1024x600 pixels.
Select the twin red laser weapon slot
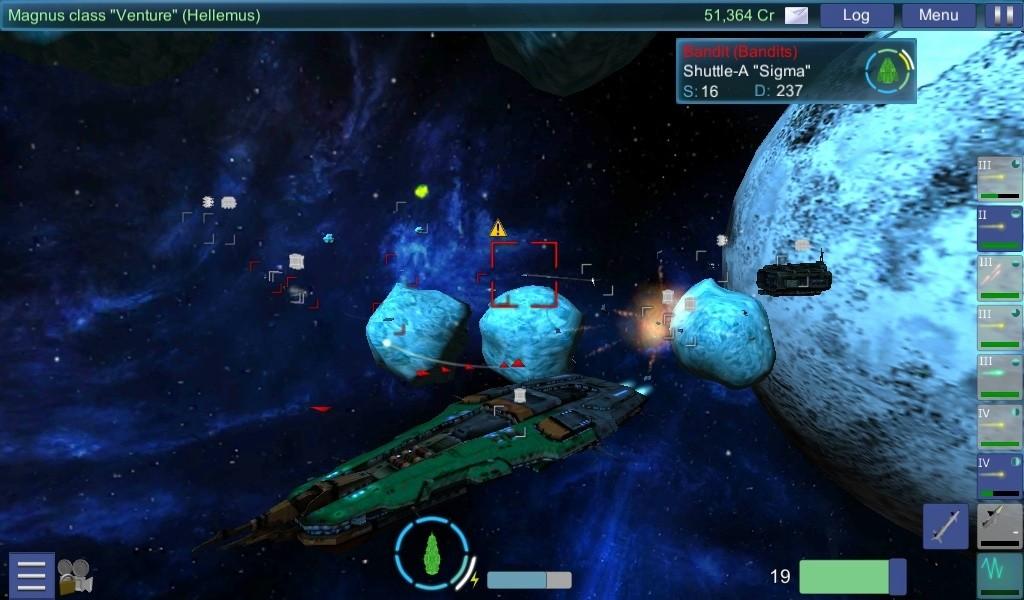[999, 278]
